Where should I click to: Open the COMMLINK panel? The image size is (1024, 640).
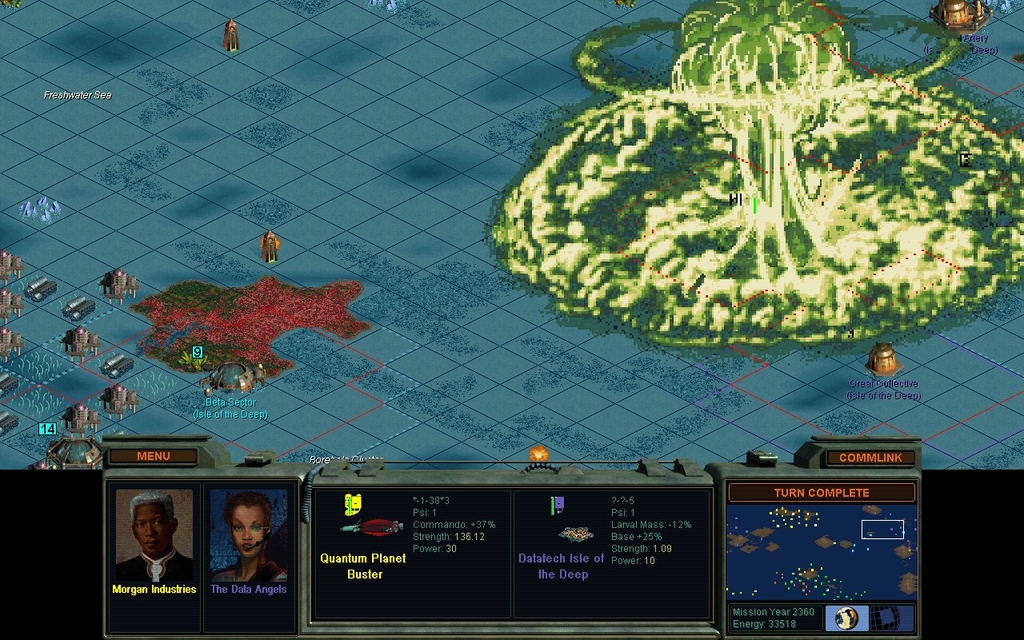(870, 458)
